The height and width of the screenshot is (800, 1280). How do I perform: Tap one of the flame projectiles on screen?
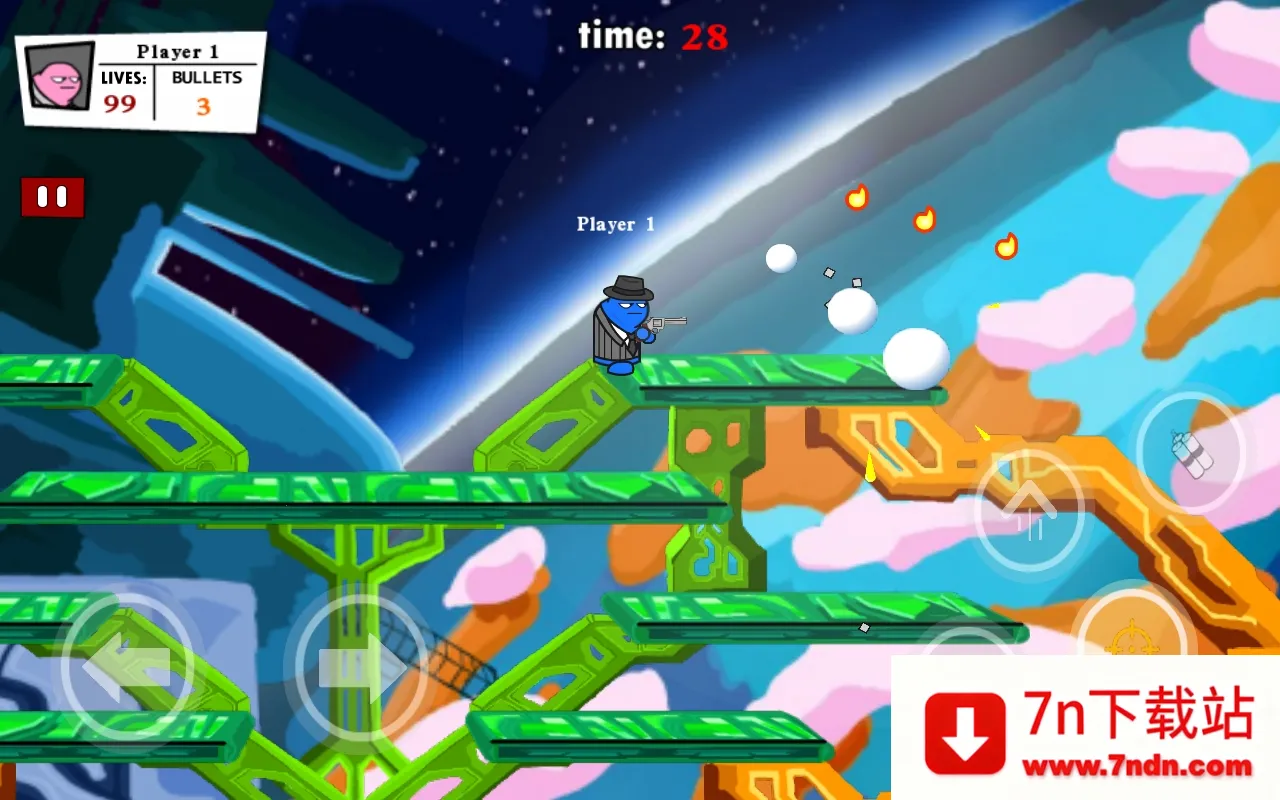pos(856,198)
